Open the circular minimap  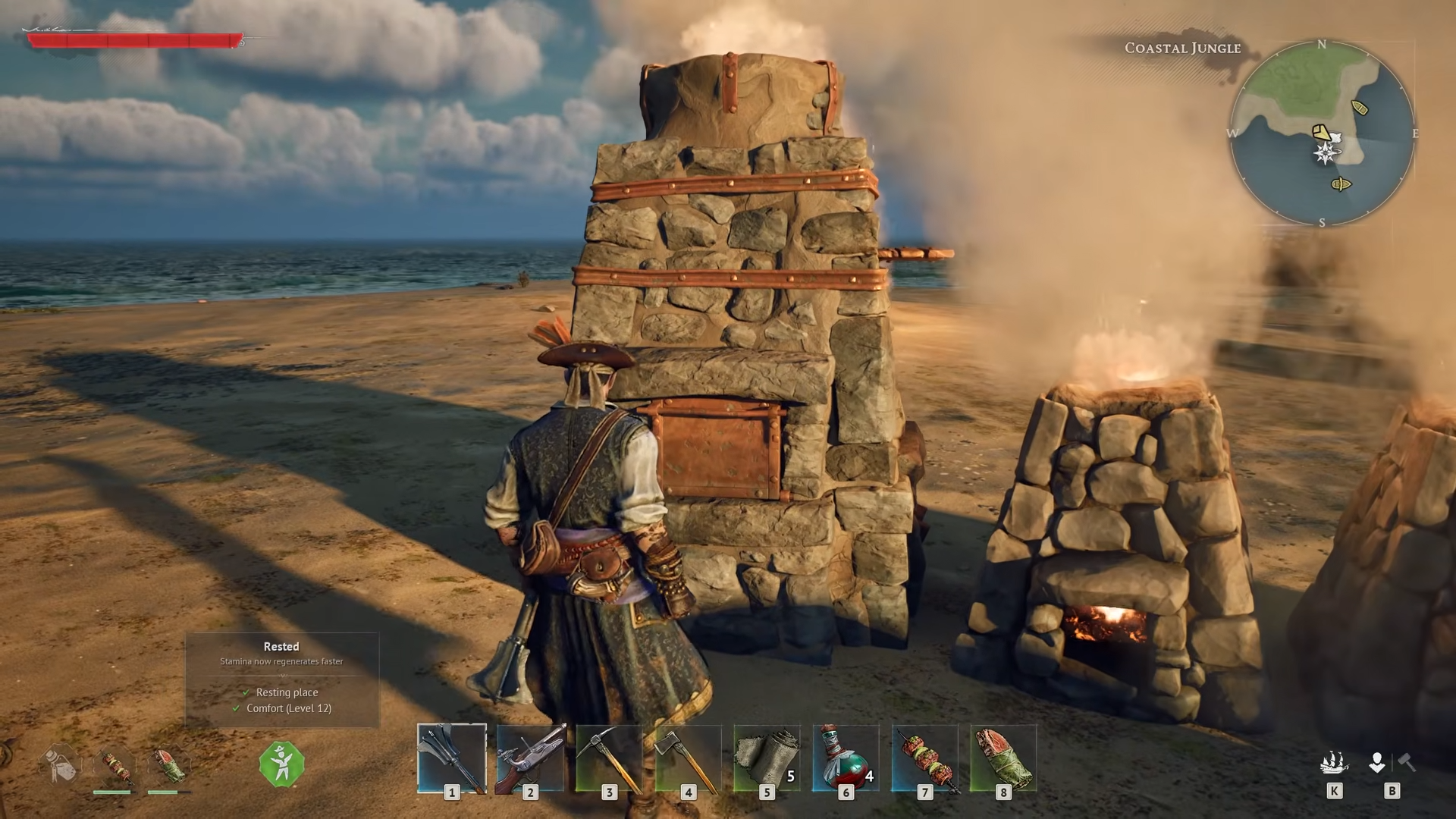pos(1323,133)
